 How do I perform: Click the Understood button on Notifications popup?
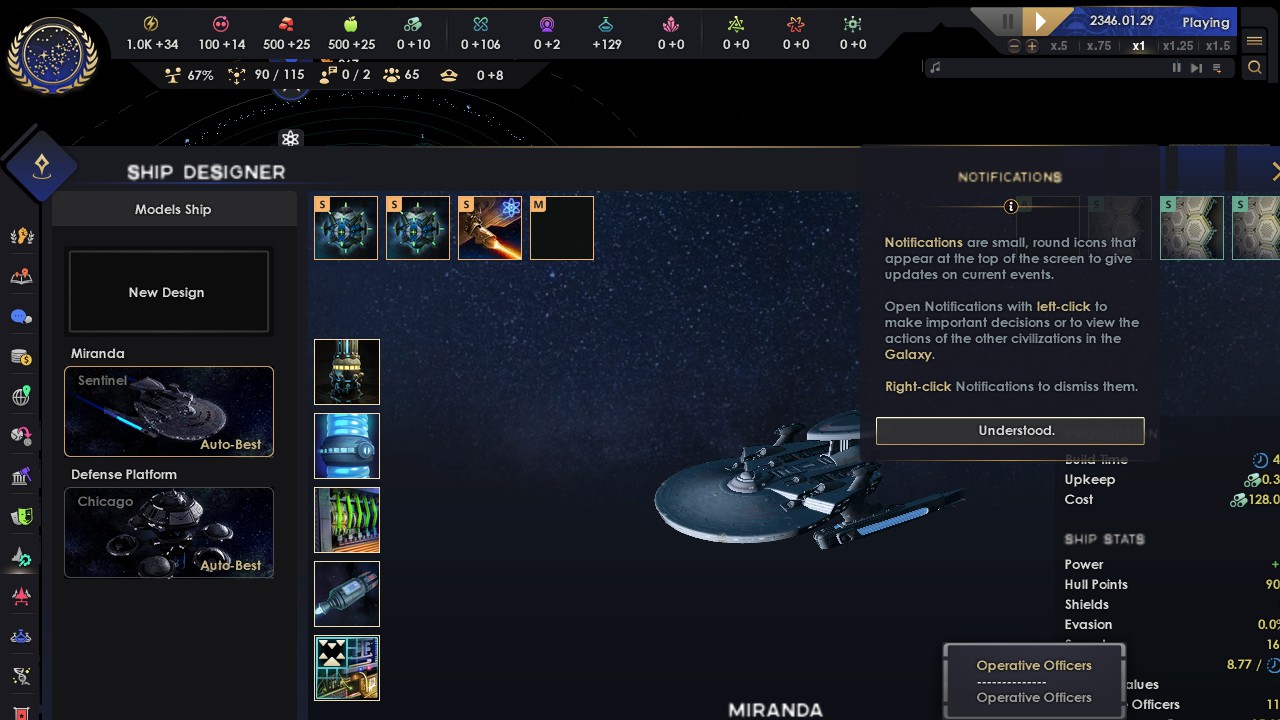(1010, 430)
